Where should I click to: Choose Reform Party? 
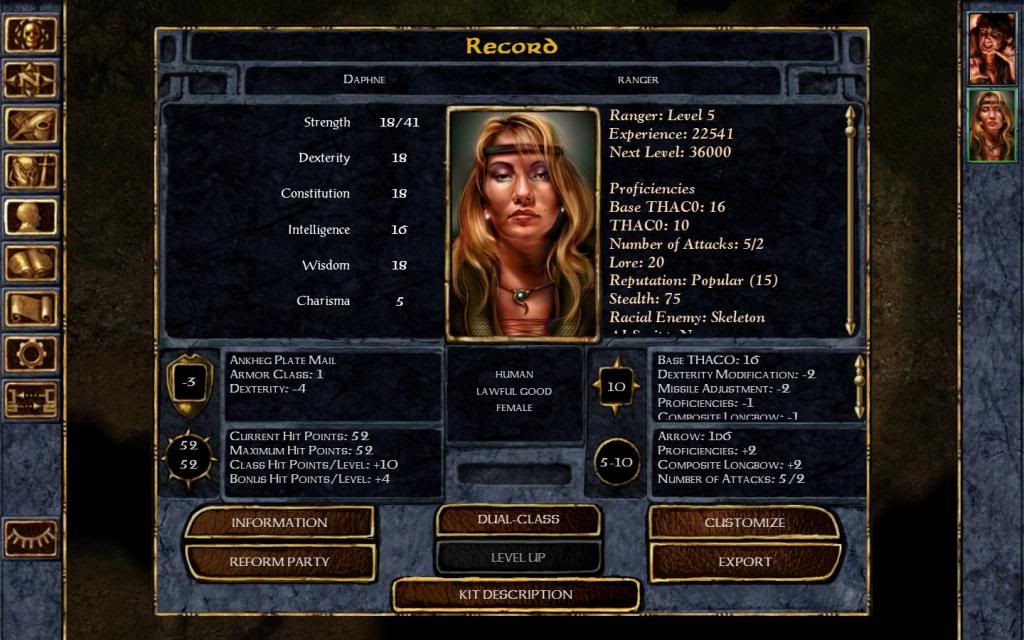point(279,562)
